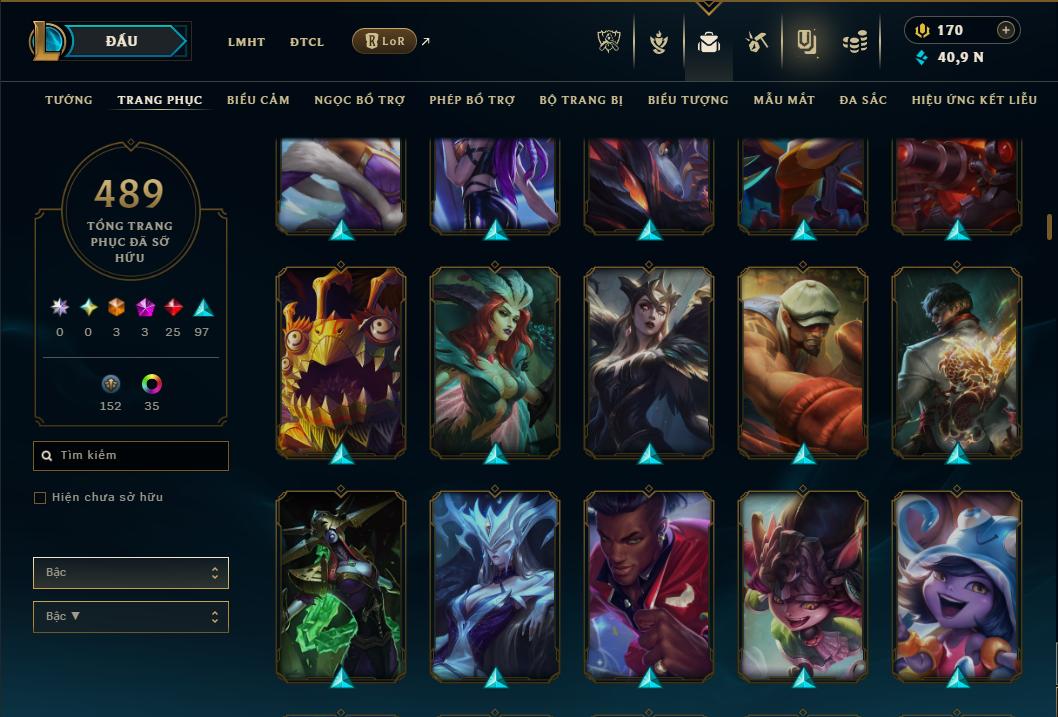Add RP with the plus button
The image size is (1058, 717).
1006,30
